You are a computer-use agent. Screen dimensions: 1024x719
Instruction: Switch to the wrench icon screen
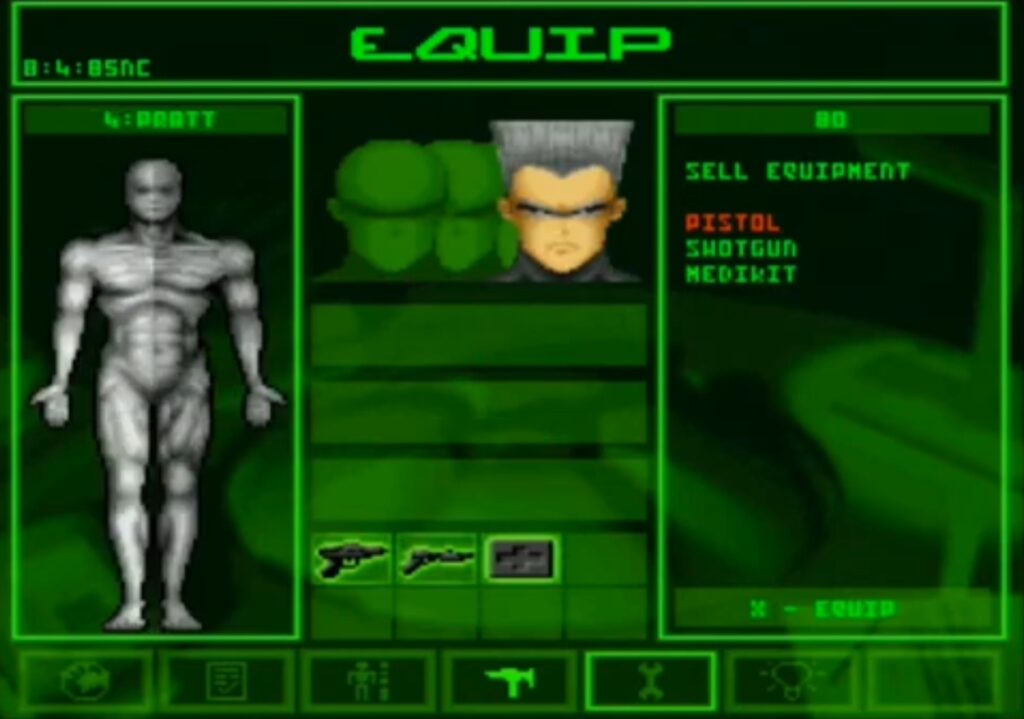(x=650, y=681)
